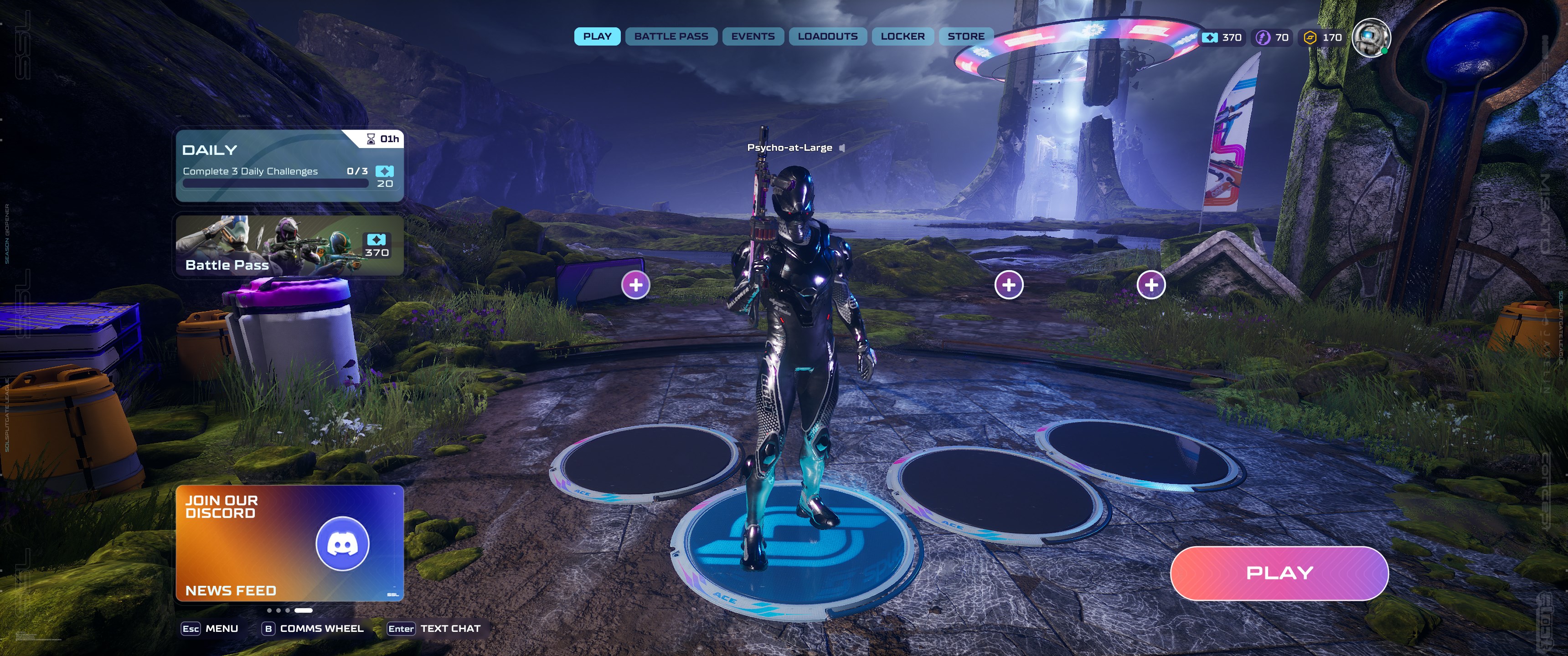The width and height of the screenshot is (1568, 656).
Task: Switch to the Battle Pass tab
Action: point(671,36)
